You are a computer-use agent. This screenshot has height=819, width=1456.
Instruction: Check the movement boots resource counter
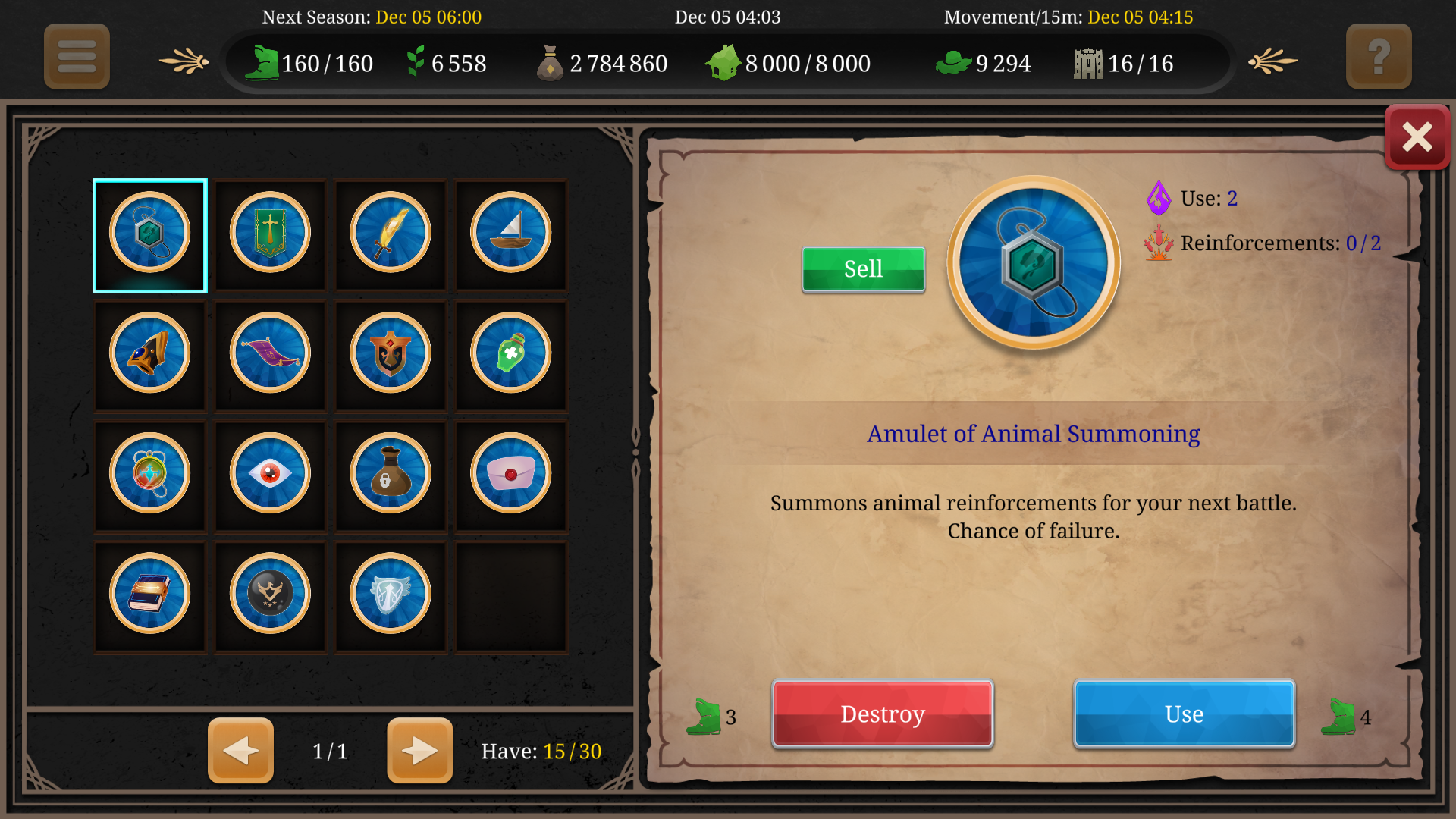(312, 64)
